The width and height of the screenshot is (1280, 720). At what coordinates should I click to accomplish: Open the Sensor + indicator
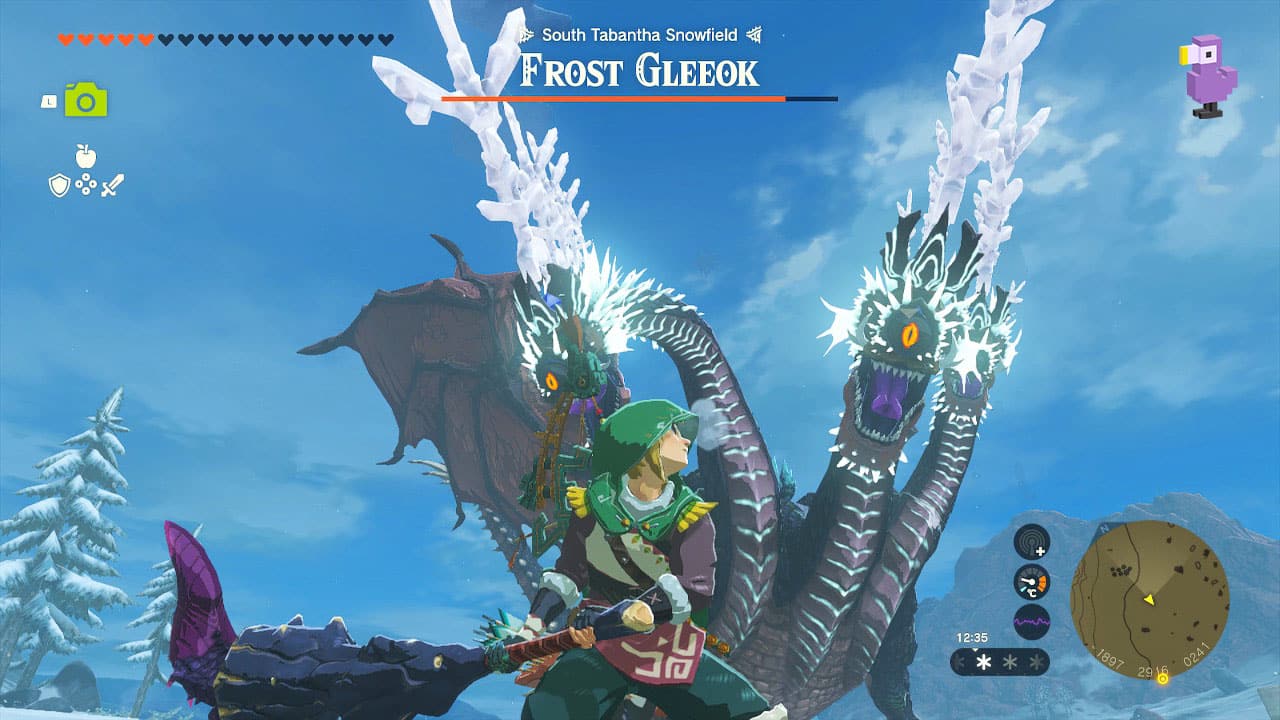pyautogui.click(x=1032, y=542)
